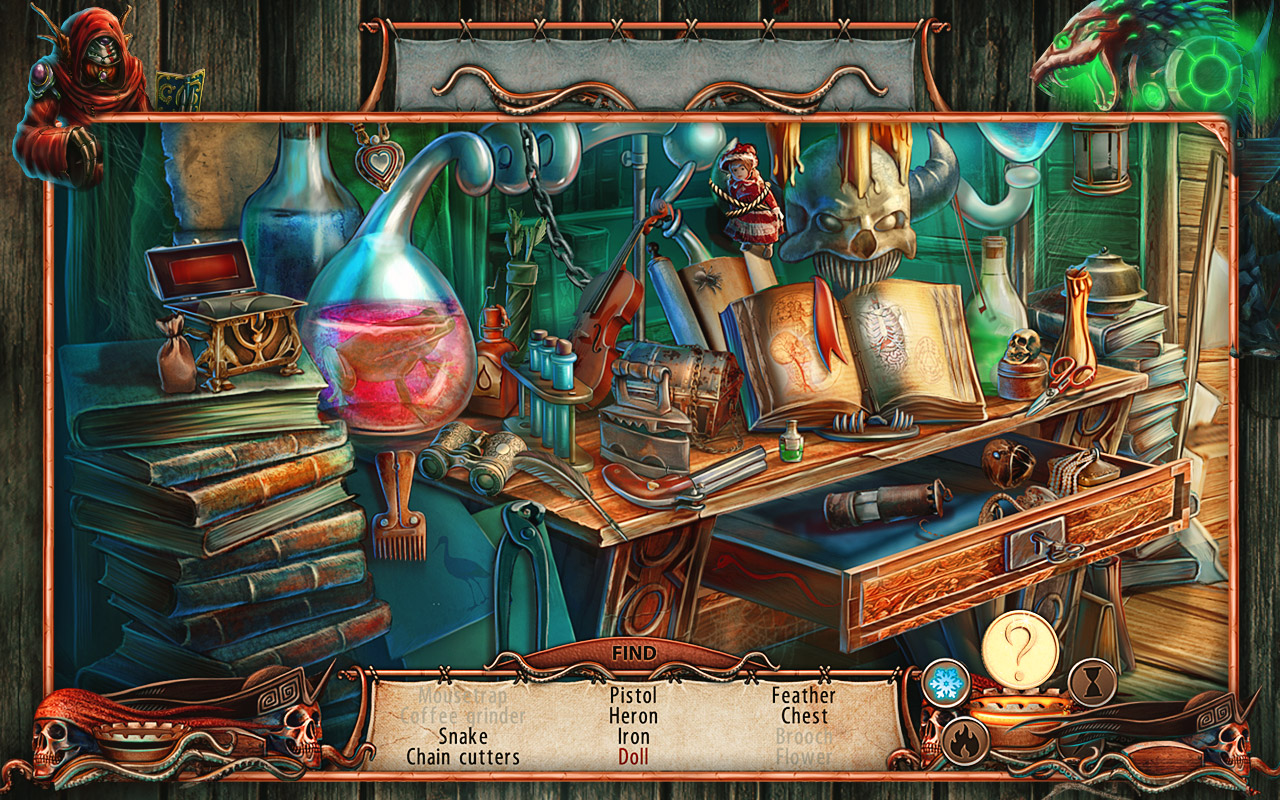Select 'Feather' in the right column
Screen dimensions: 1280x800
click(804, 697)
